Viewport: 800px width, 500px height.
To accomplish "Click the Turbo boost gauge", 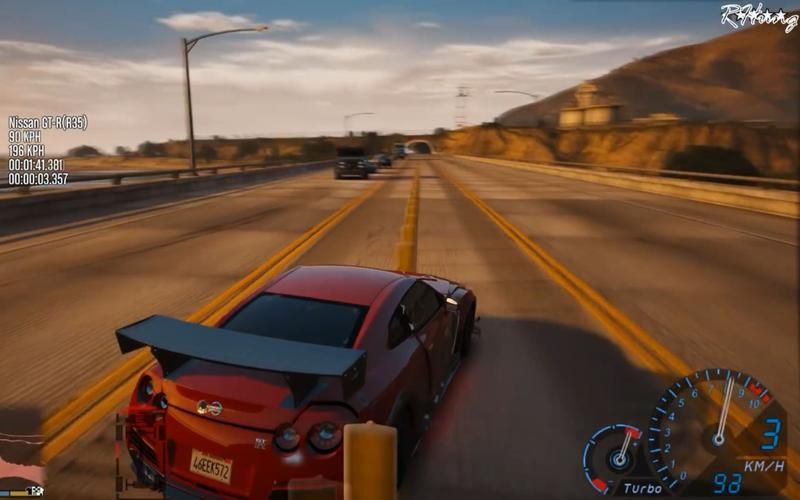I will click(x=613, y=455).
